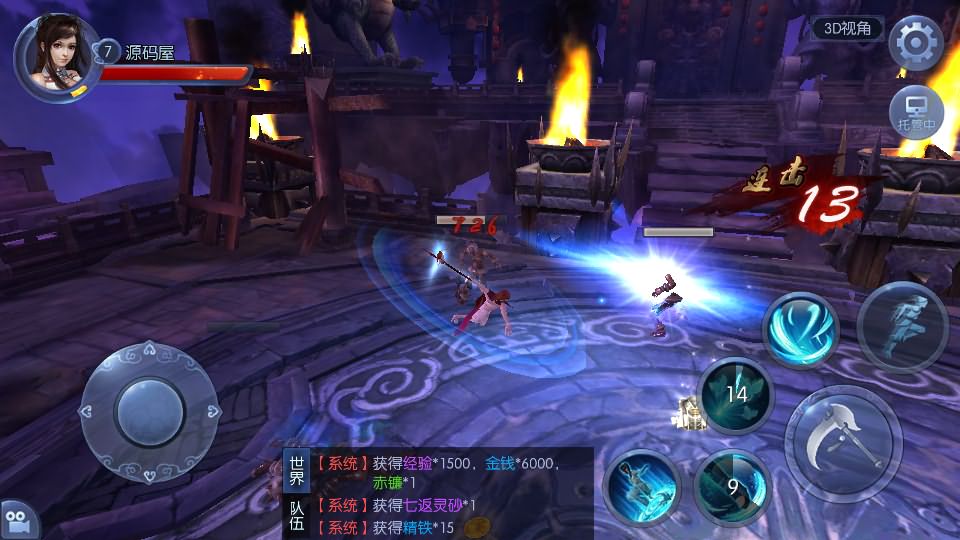Open the gear settings menu
The height and width of the screenshot is (540, 960).
[x=915, y=43]
